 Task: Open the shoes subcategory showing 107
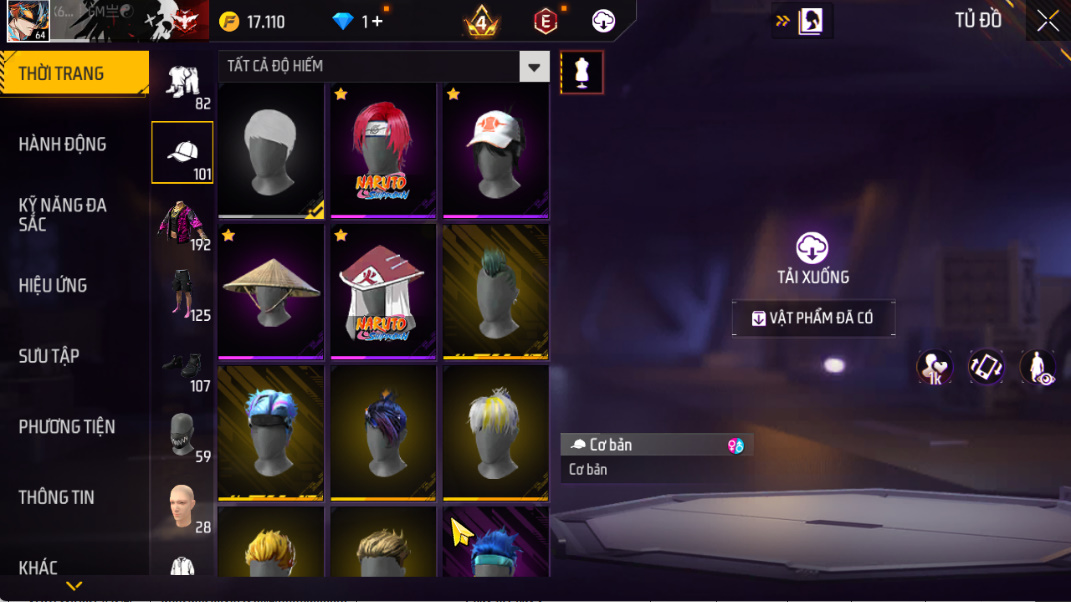click(x=182, y=367)
